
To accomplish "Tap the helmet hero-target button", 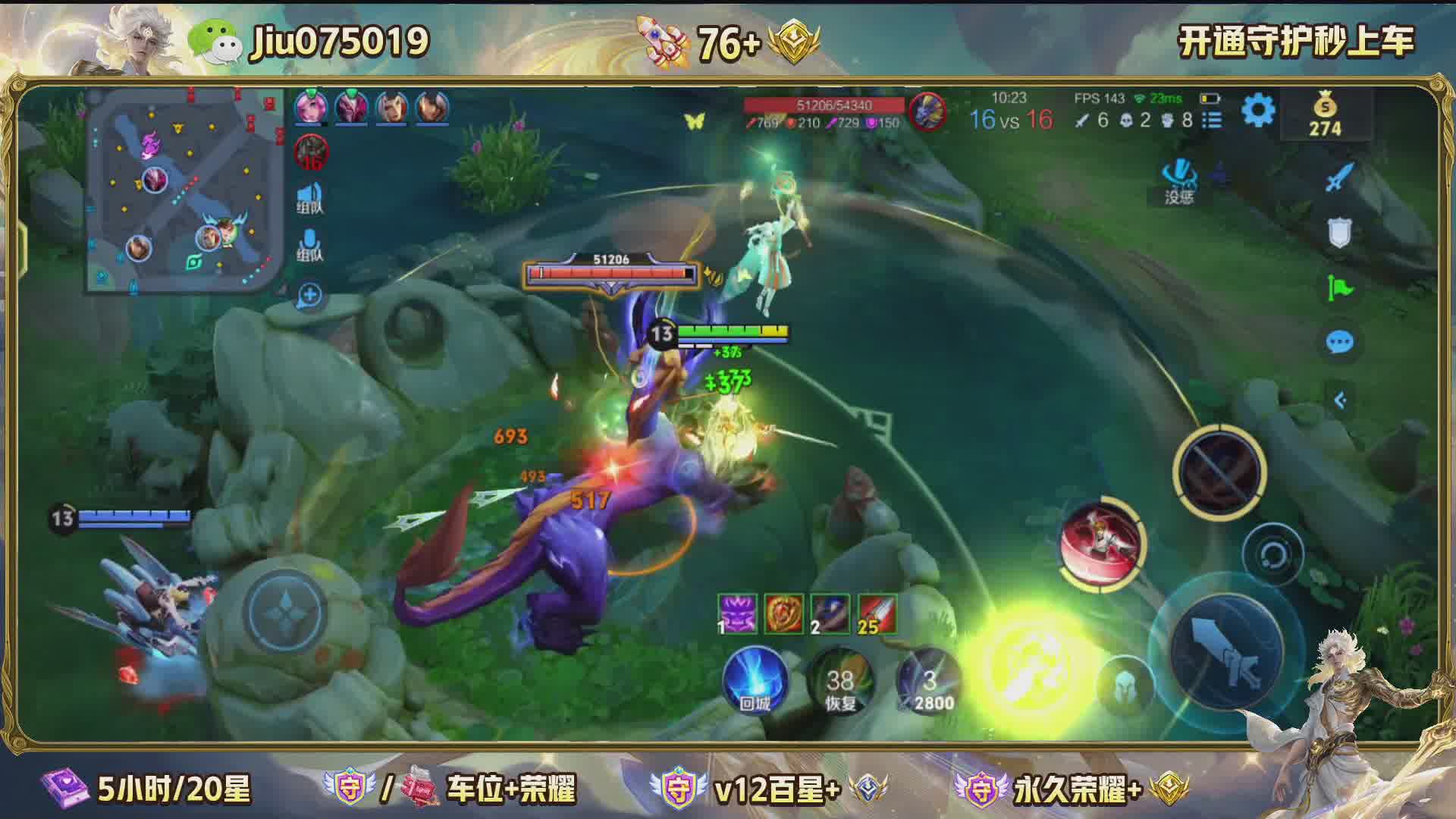I will [1125, 686].
